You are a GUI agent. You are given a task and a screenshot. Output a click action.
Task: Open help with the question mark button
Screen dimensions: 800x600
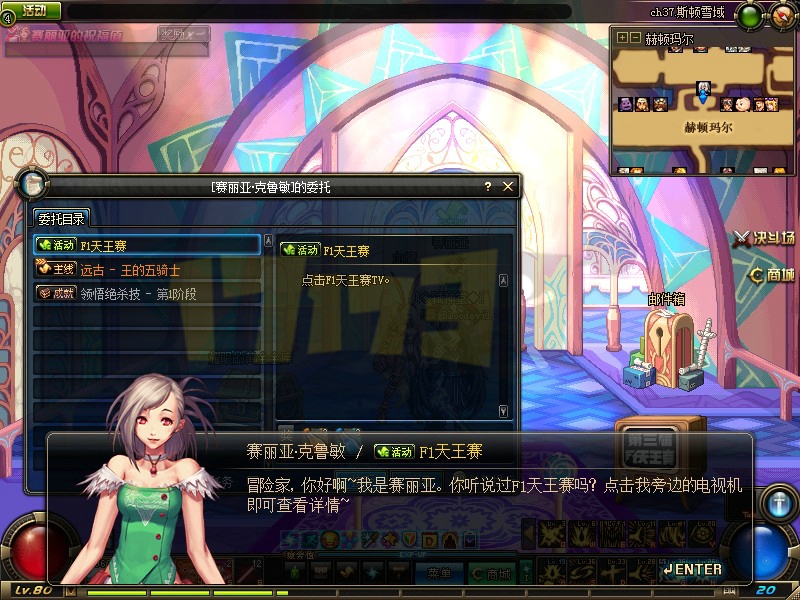coord(488,186)
